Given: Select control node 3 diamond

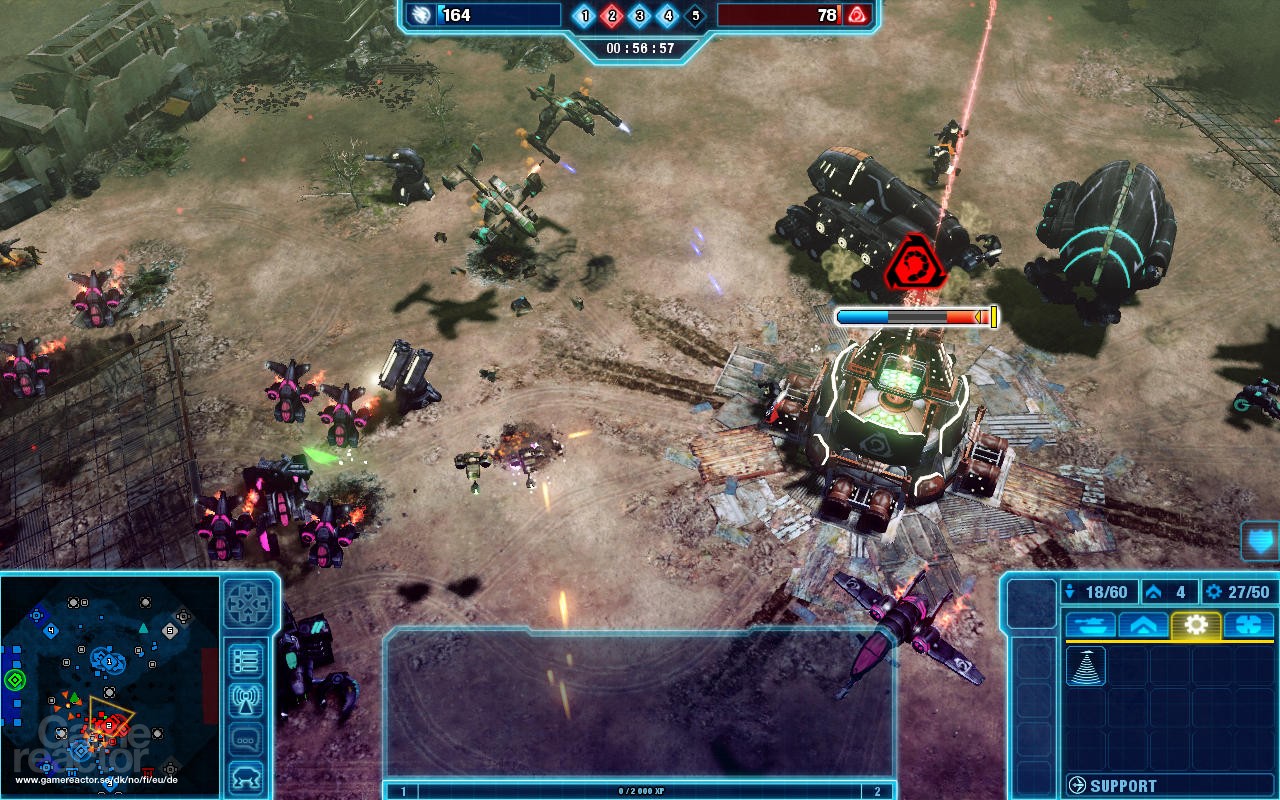Looking at the screenshot, I should [x=640, y=15].
